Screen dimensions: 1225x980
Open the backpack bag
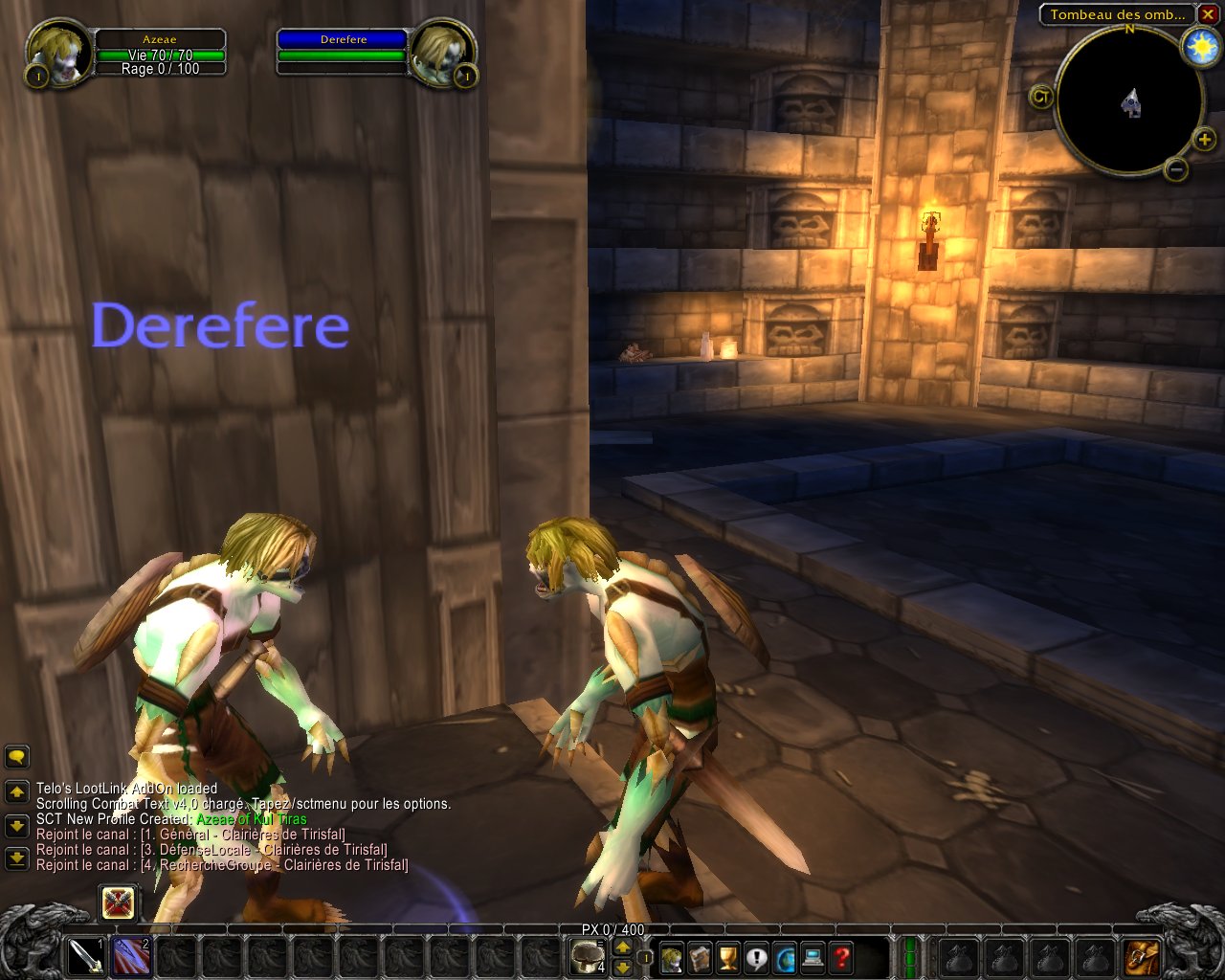point(1144,956)
